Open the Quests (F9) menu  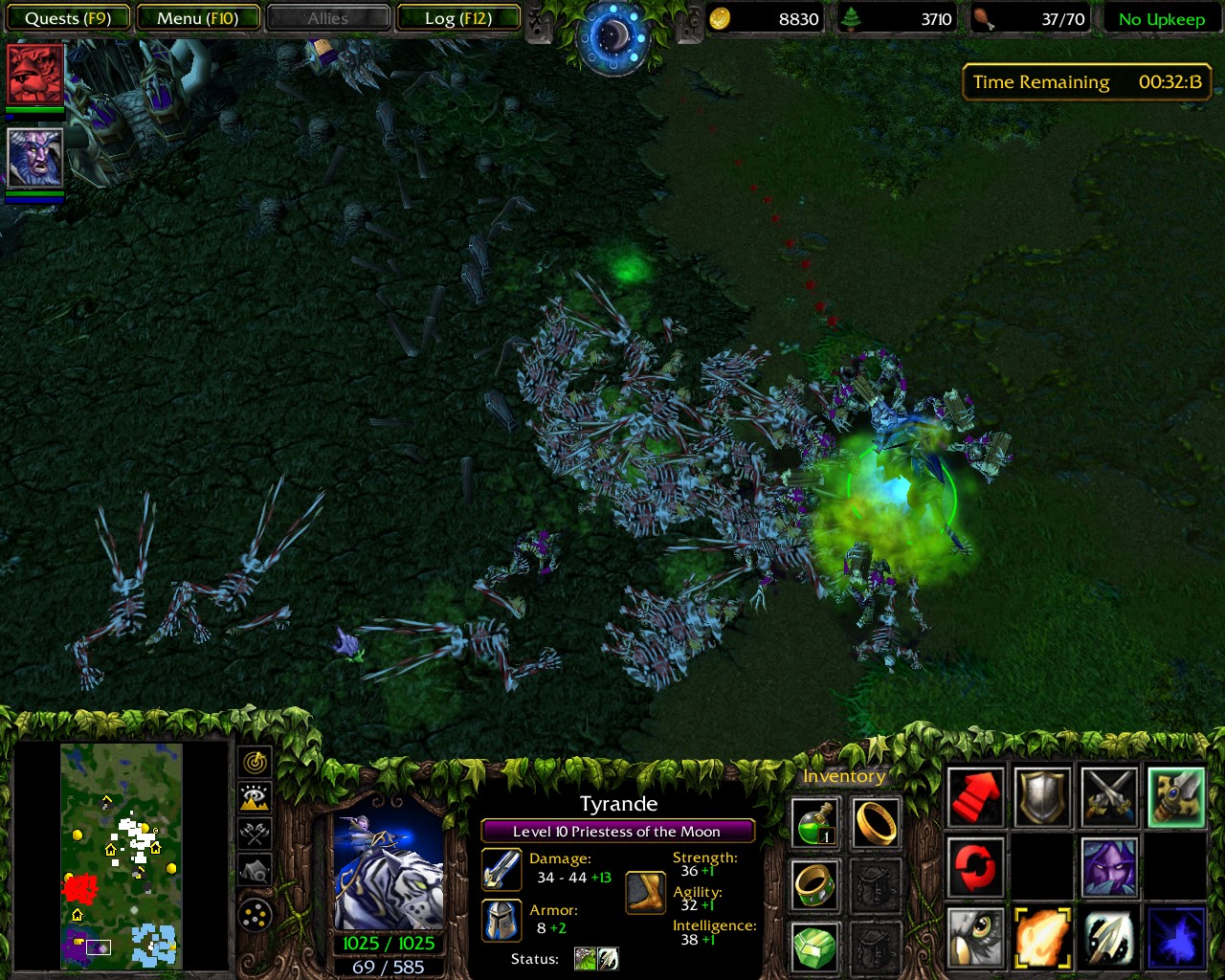68,18
